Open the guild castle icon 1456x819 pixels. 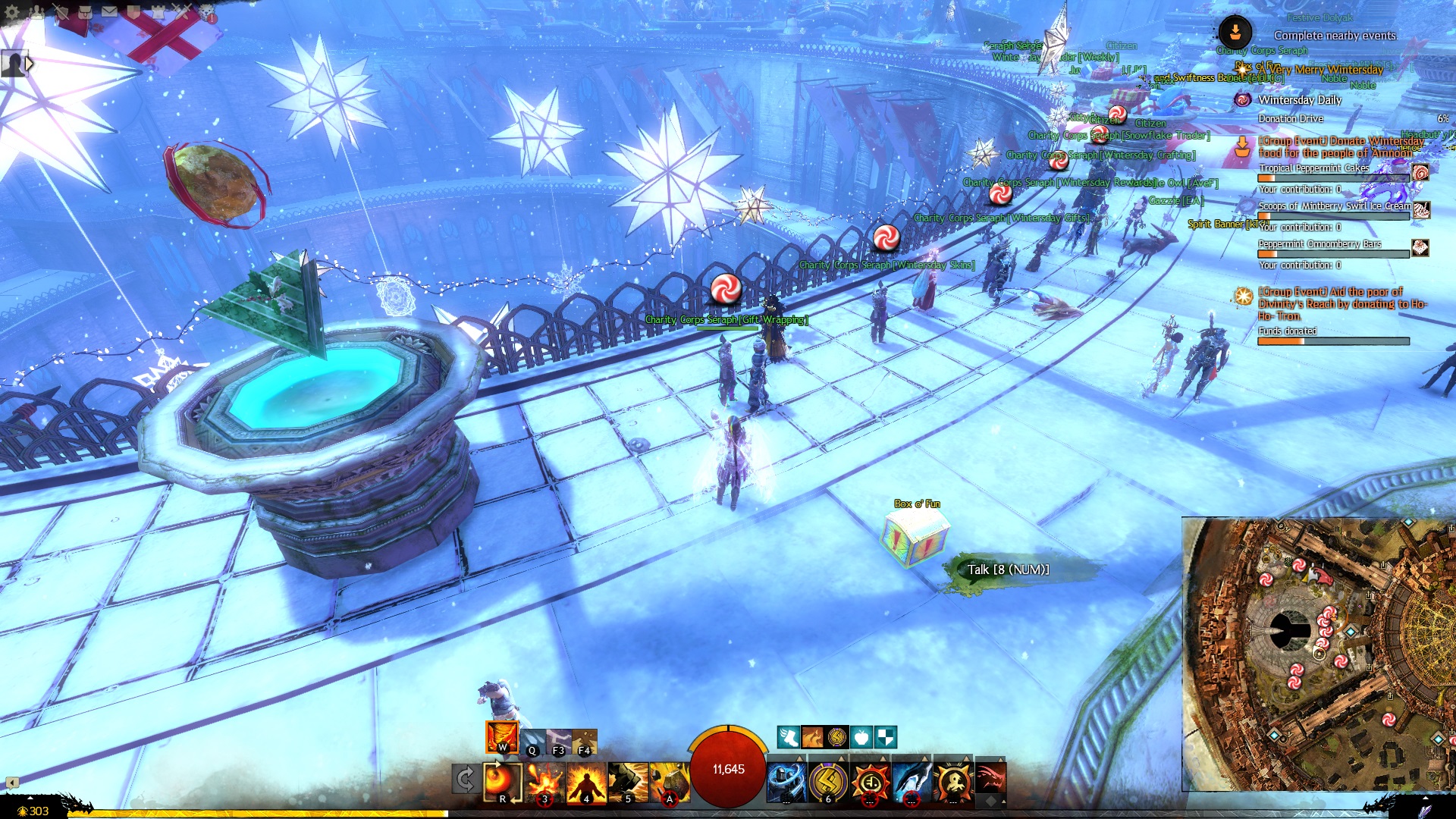(158, 11)
